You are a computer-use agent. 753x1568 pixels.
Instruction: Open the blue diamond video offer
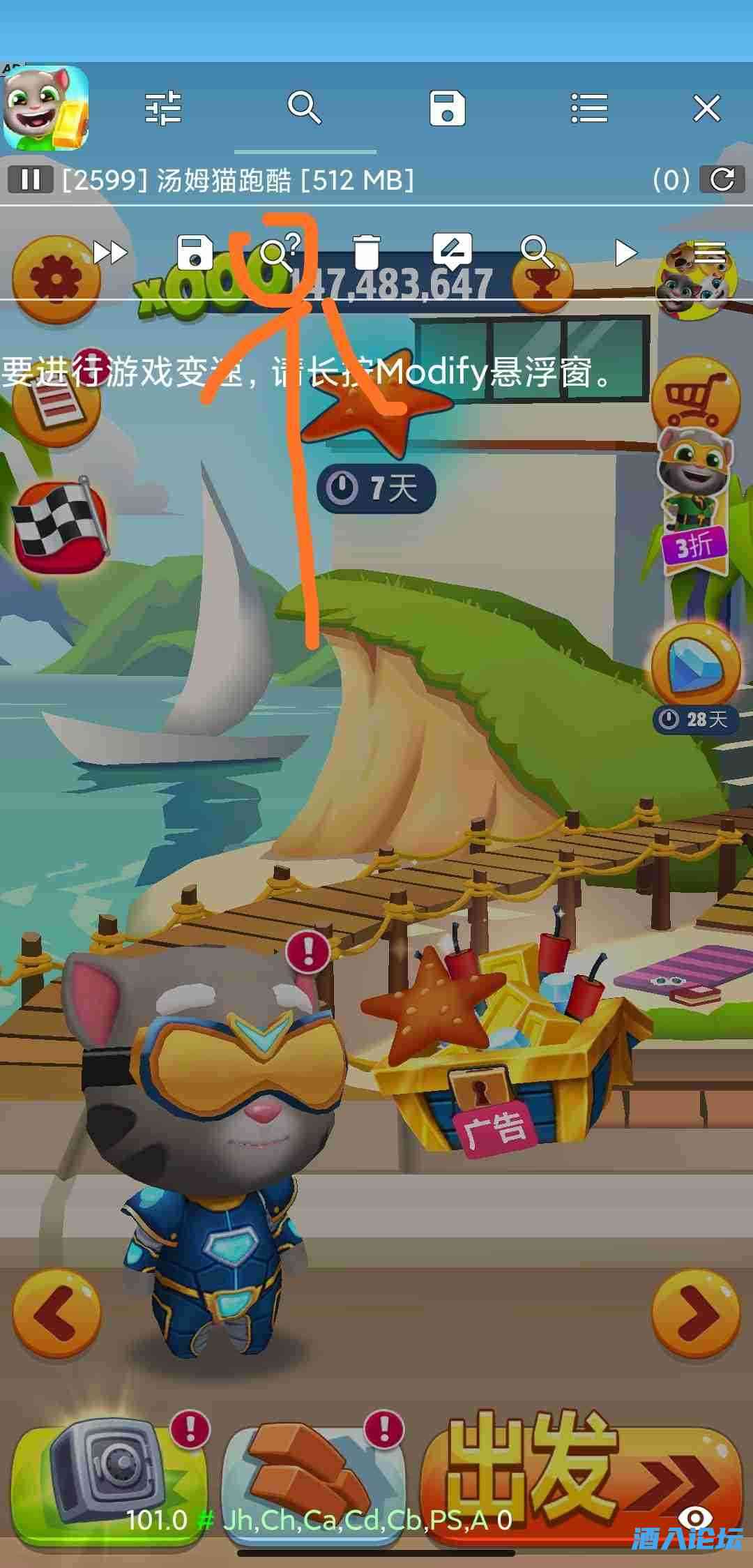(x=694, y=663)
